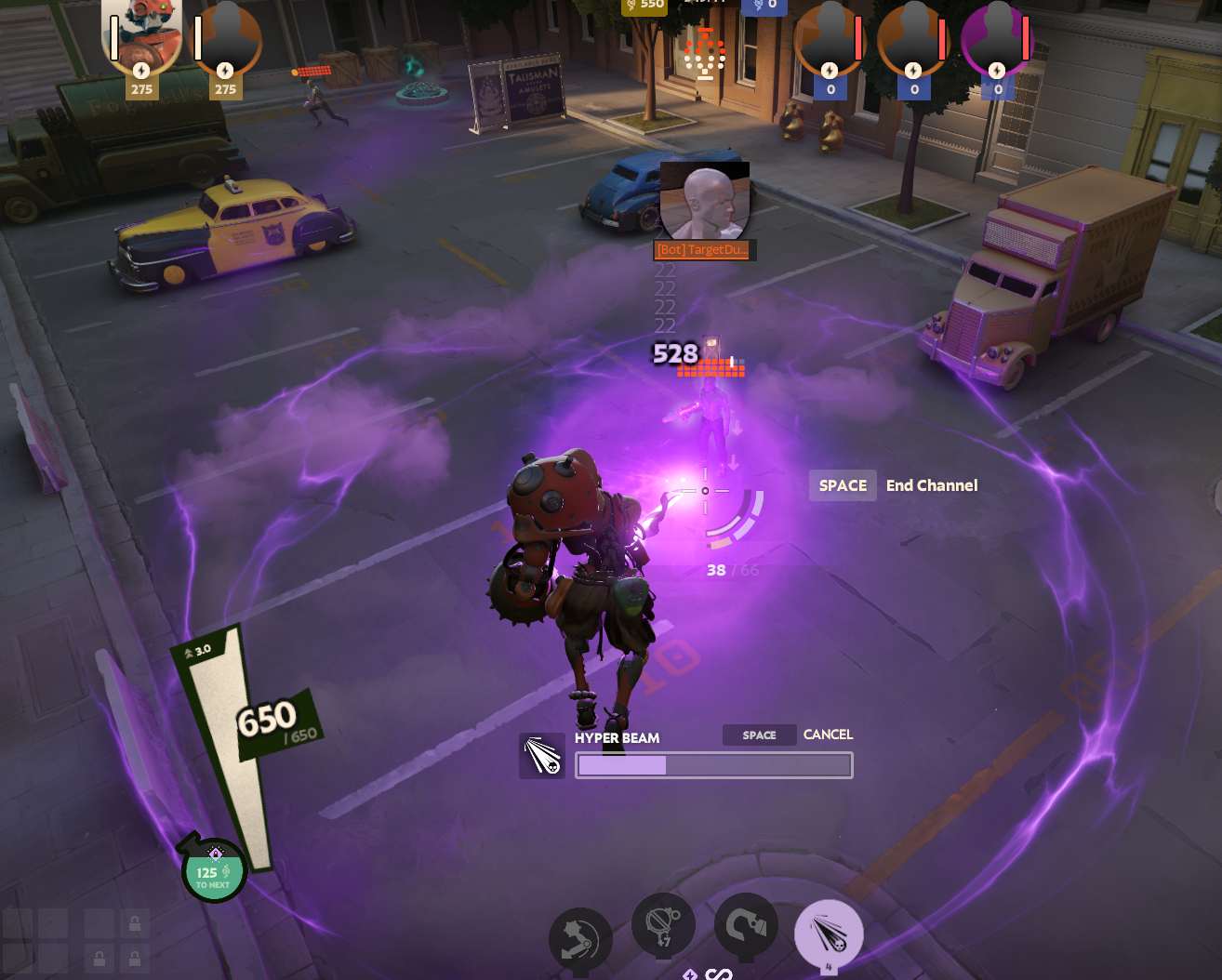The height and width of the screenshot is (980, 1222).
Task: Select the red robot teammate portrait
Action: 141,37
